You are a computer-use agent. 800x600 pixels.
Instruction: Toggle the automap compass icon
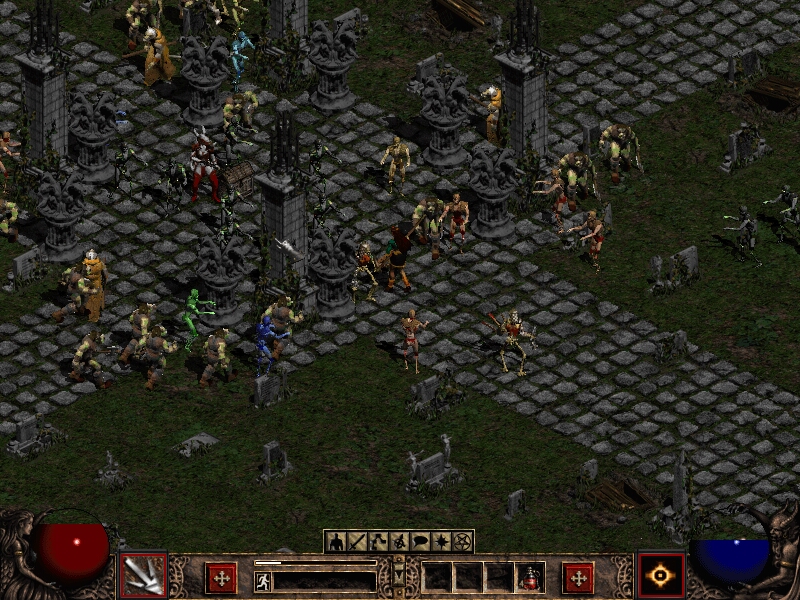pyautogui.click(x=399, y=542)
